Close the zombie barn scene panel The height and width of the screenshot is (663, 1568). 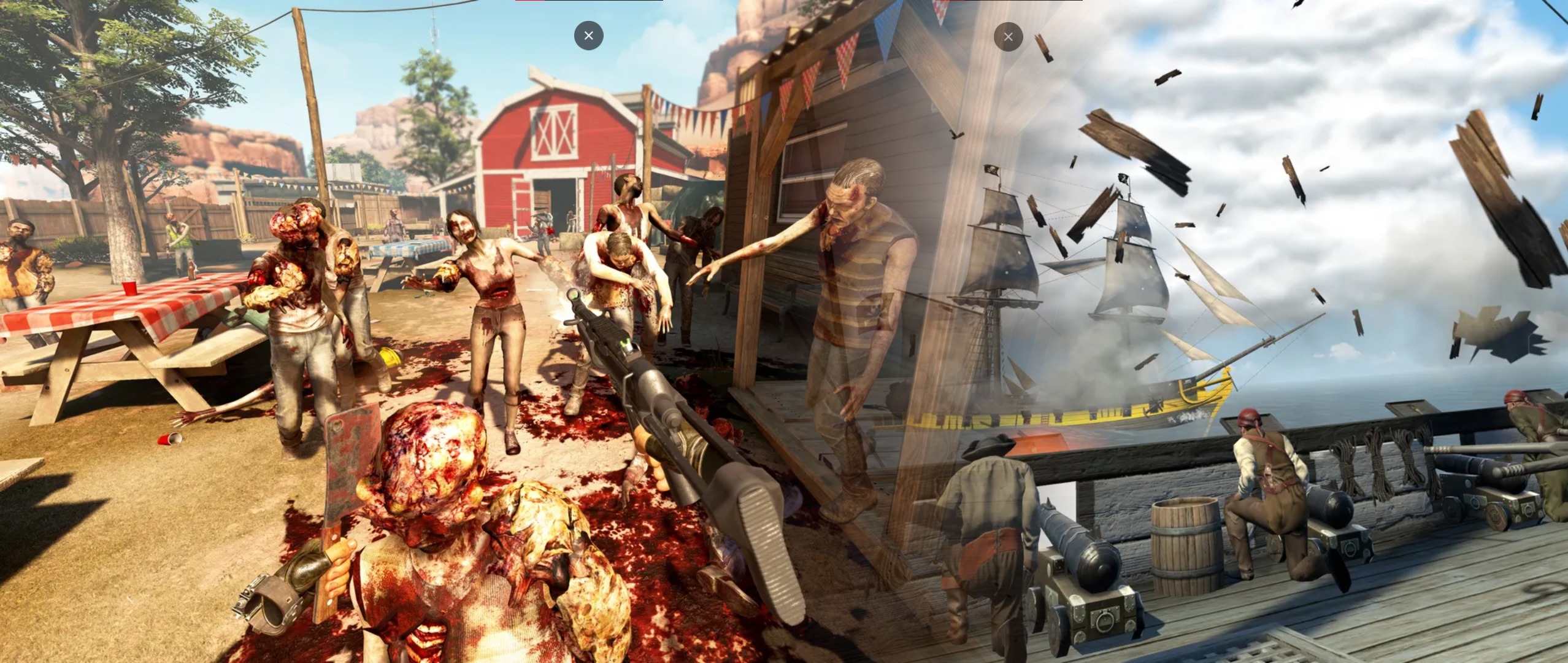click(588, 36)
